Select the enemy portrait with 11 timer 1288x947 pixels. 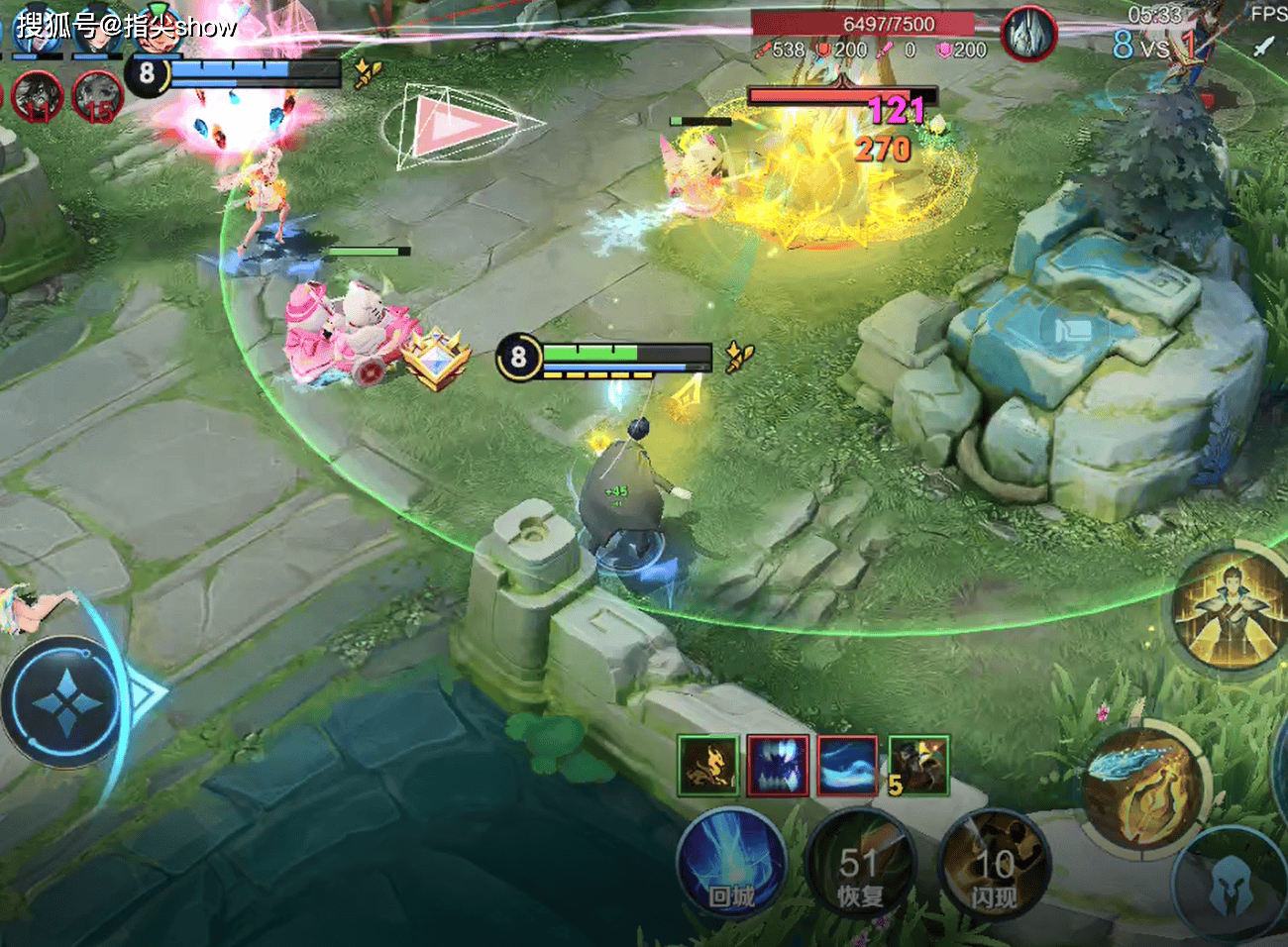(x=38, y=97)
